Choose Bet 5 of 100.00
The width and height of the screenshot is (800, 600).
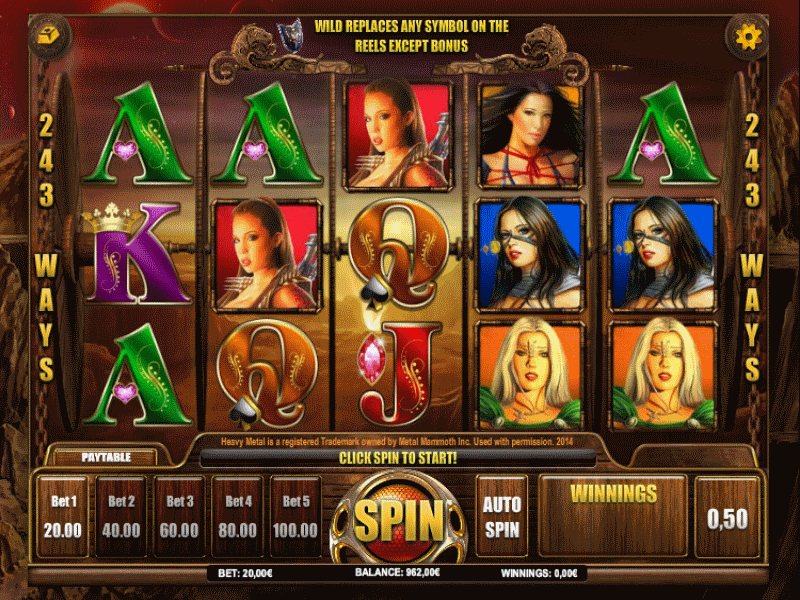(x=296, y=515)
